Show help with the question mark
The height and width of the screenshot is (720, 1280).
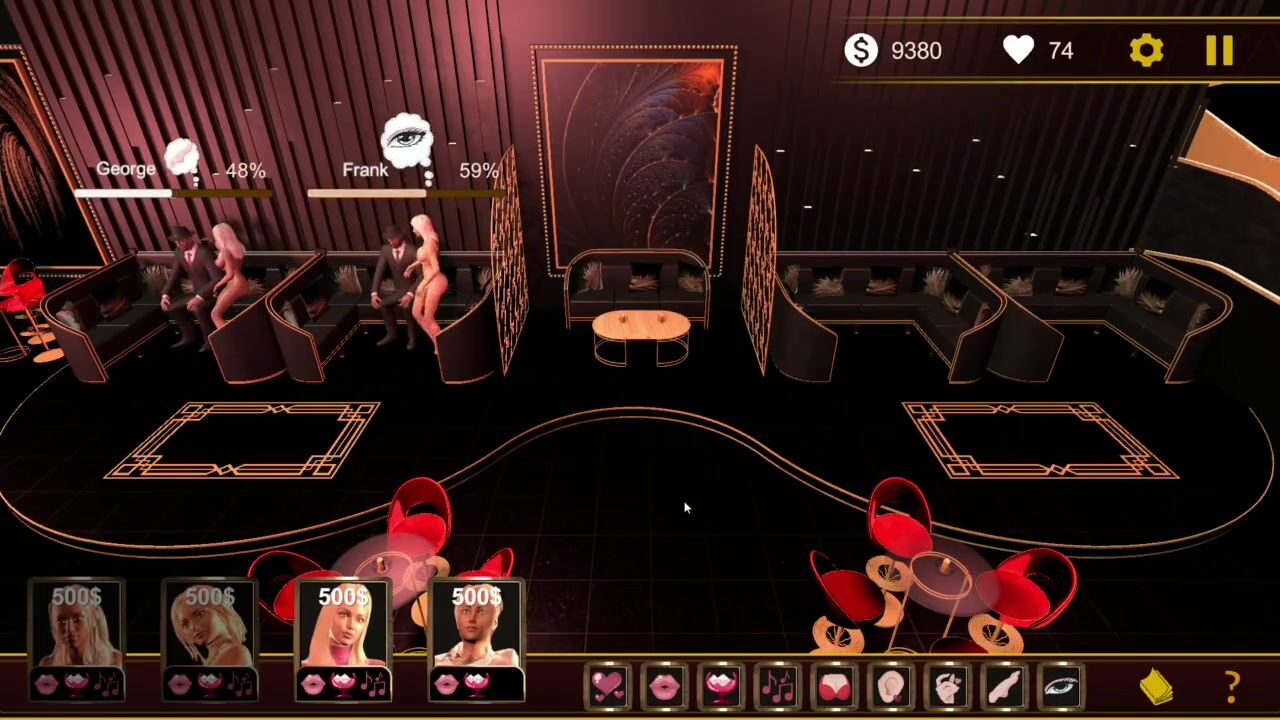pyautogui.click(x=1232, y=687)
